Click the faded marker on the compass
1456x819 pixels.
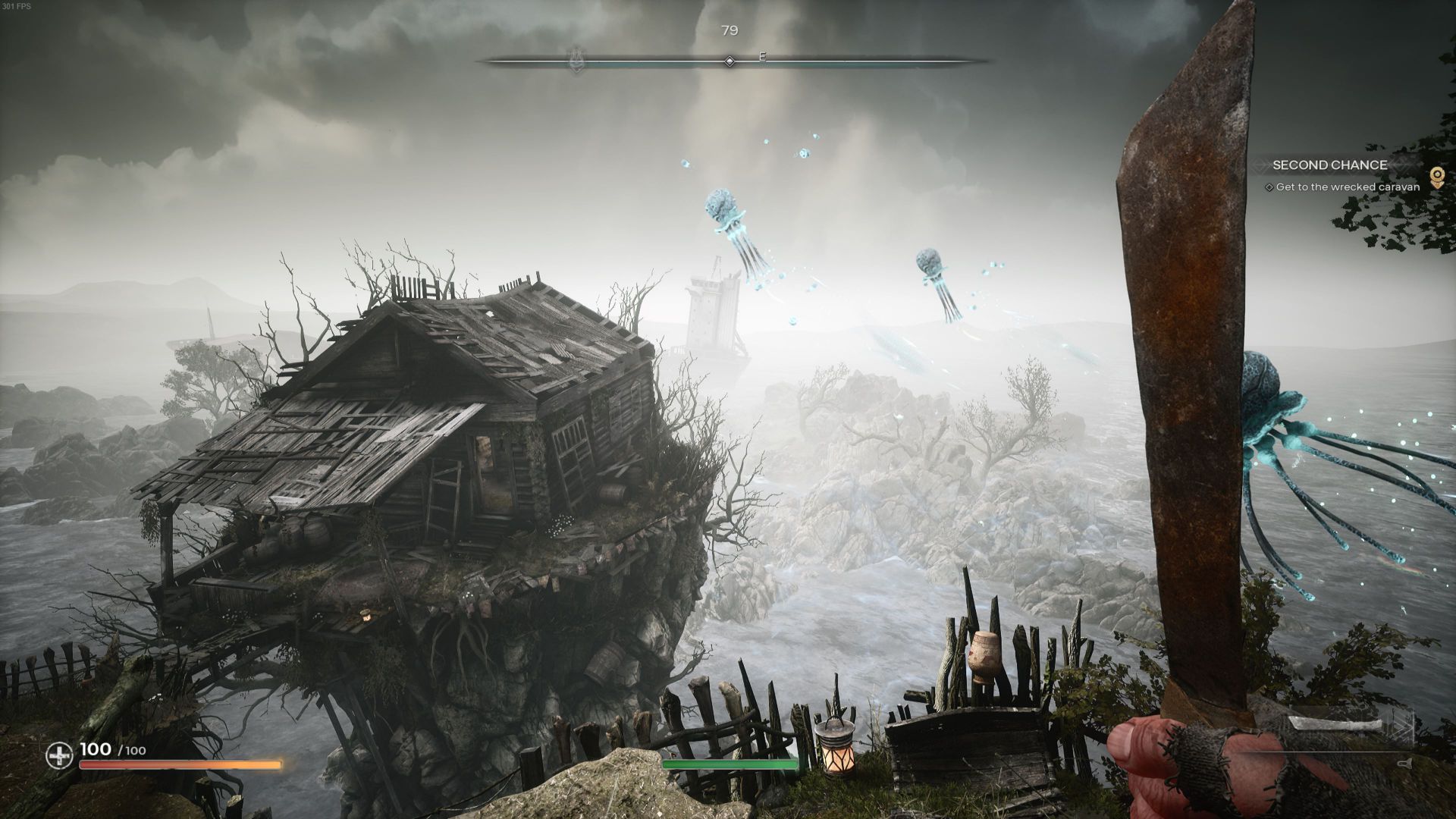[x=576, y=61]
